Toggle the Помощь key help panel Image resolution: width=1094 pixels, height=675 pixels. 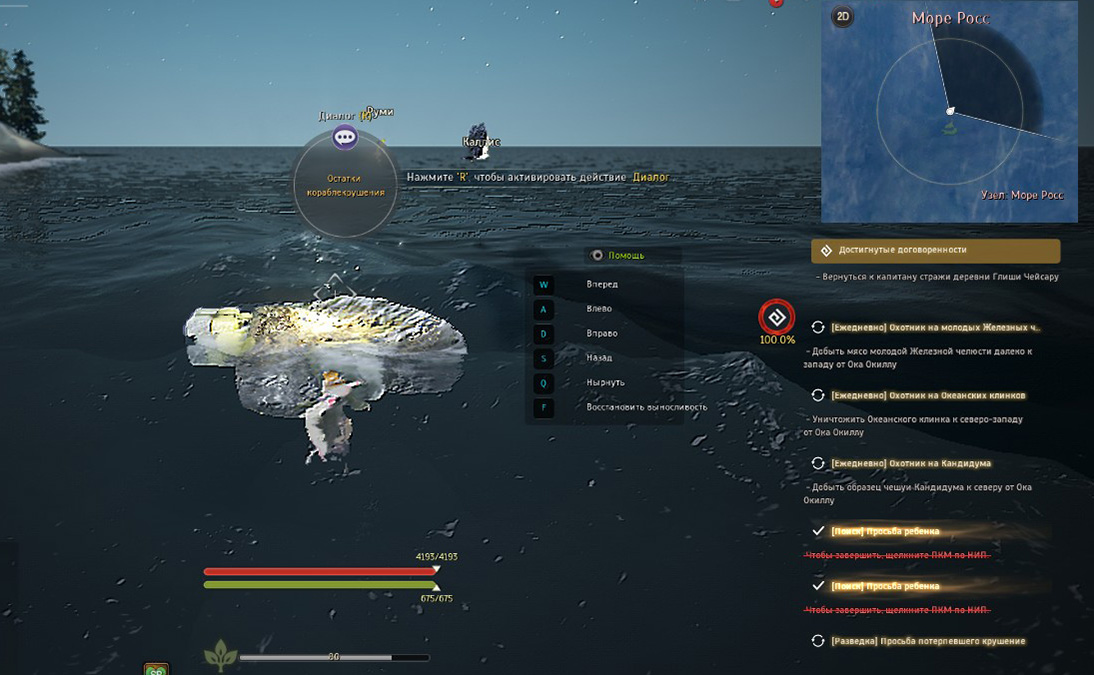point(598,255)
